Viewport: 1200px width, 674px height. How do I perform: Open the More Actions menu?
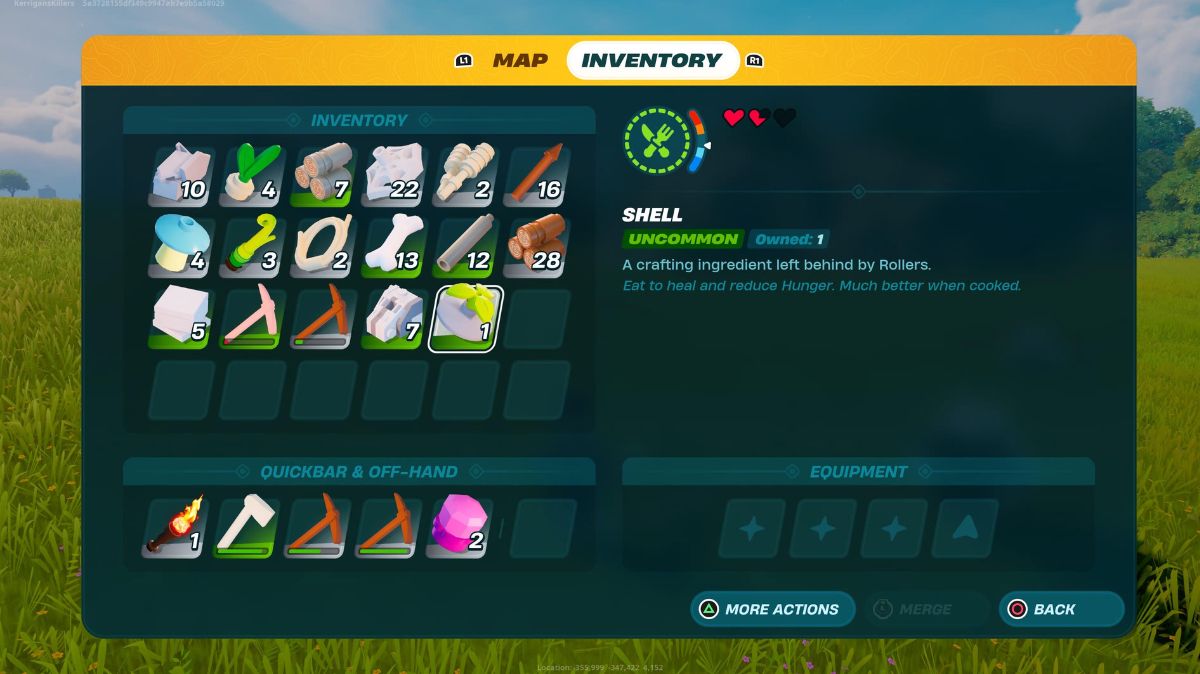(772, 609)
